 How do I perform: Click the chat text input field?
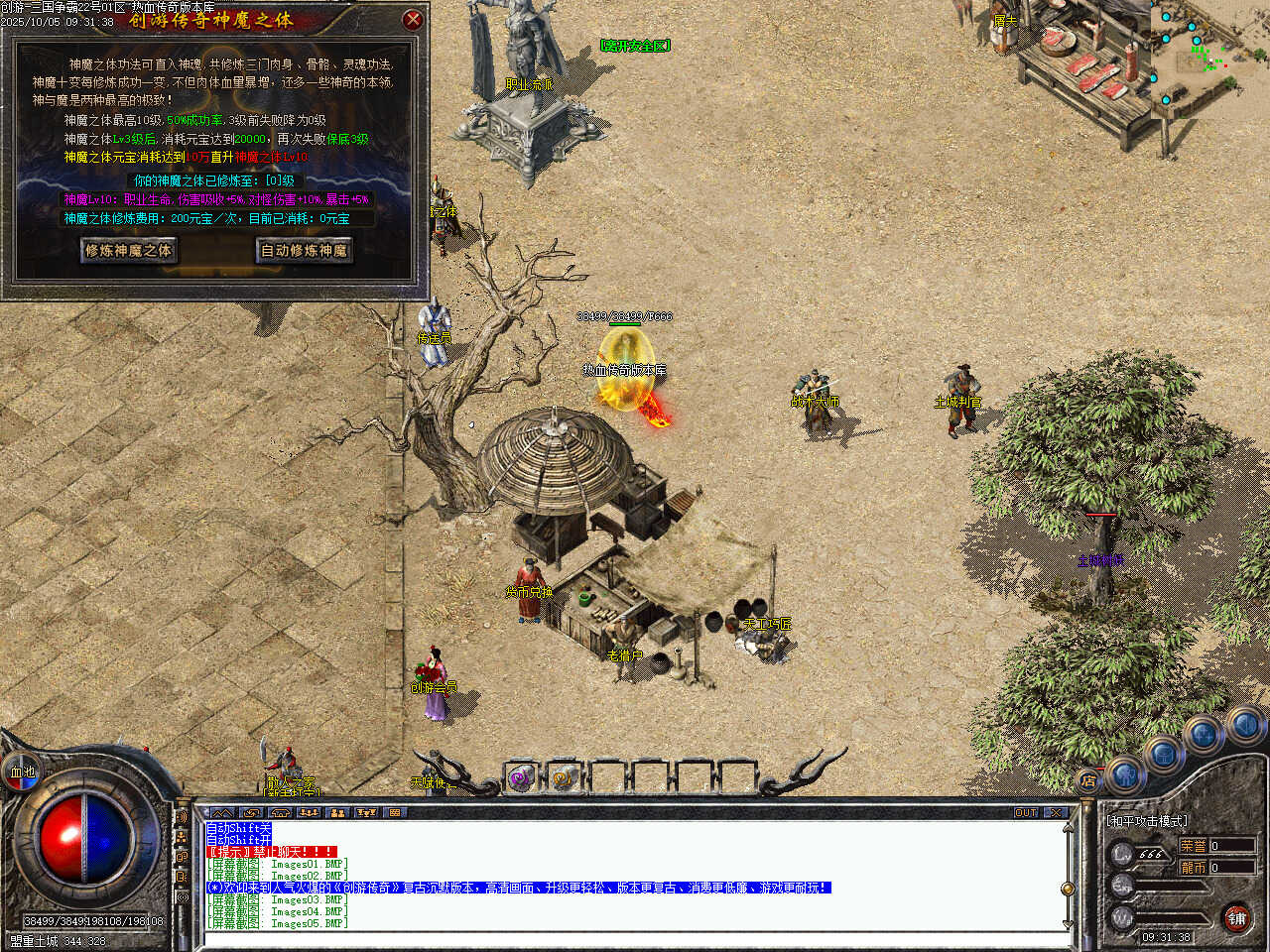(x=635, y=938)
